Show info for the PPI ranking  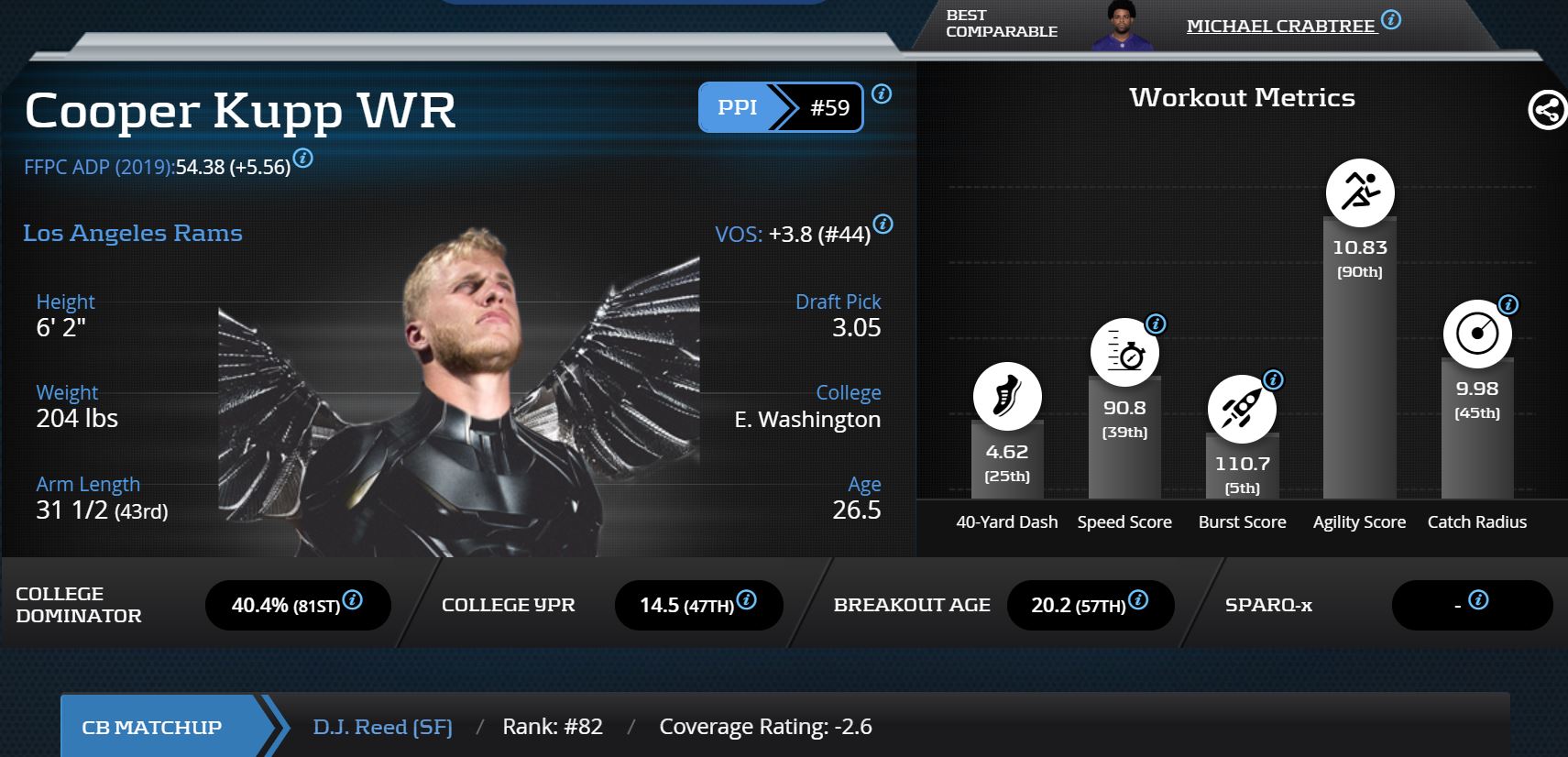pos(882,93)
